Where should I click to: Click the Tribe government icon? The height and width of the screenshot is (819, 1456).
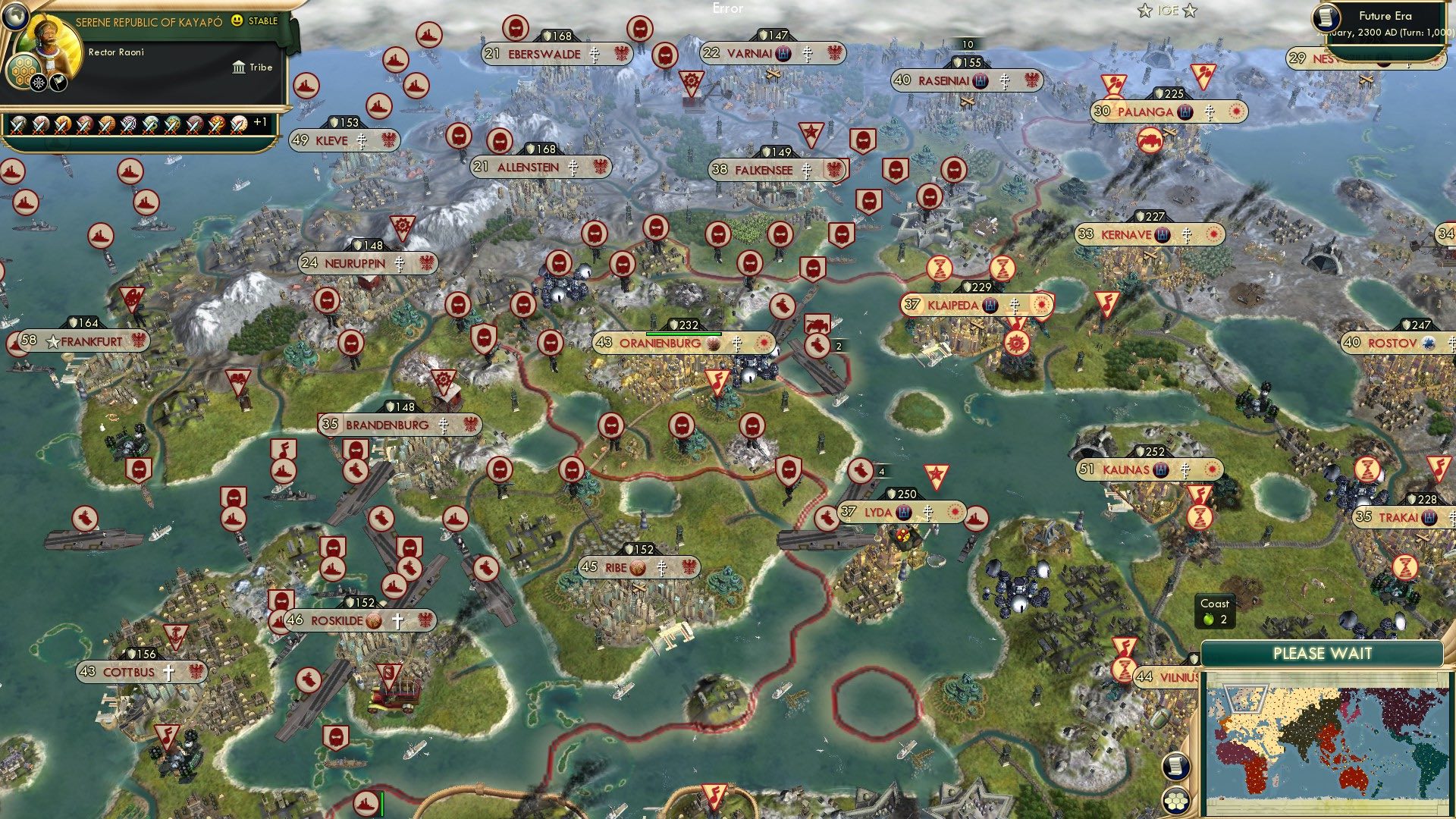tap(239, 67)
